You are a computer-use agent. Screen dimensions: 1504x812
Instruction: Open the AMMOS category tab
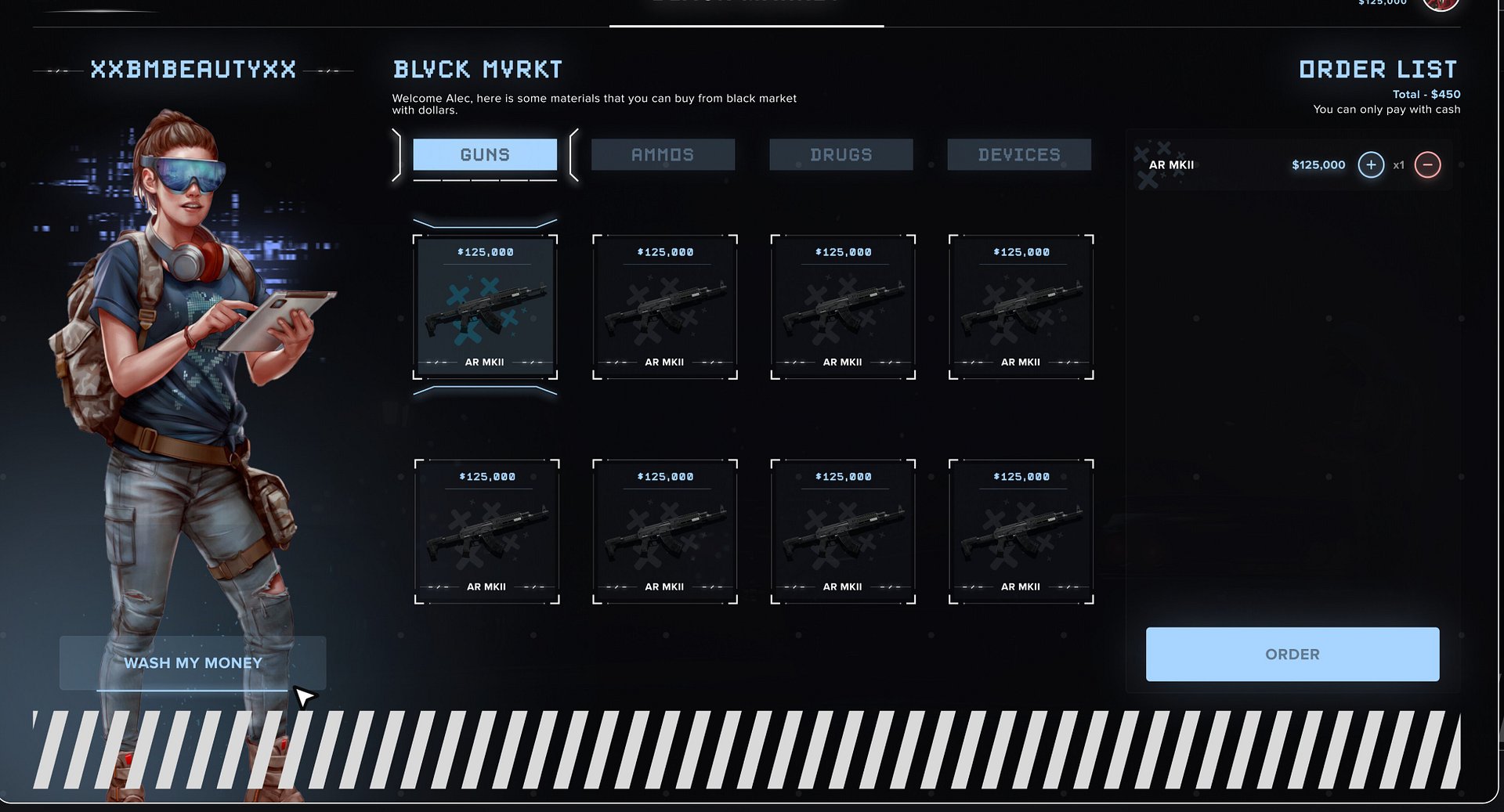coord(663,155)
